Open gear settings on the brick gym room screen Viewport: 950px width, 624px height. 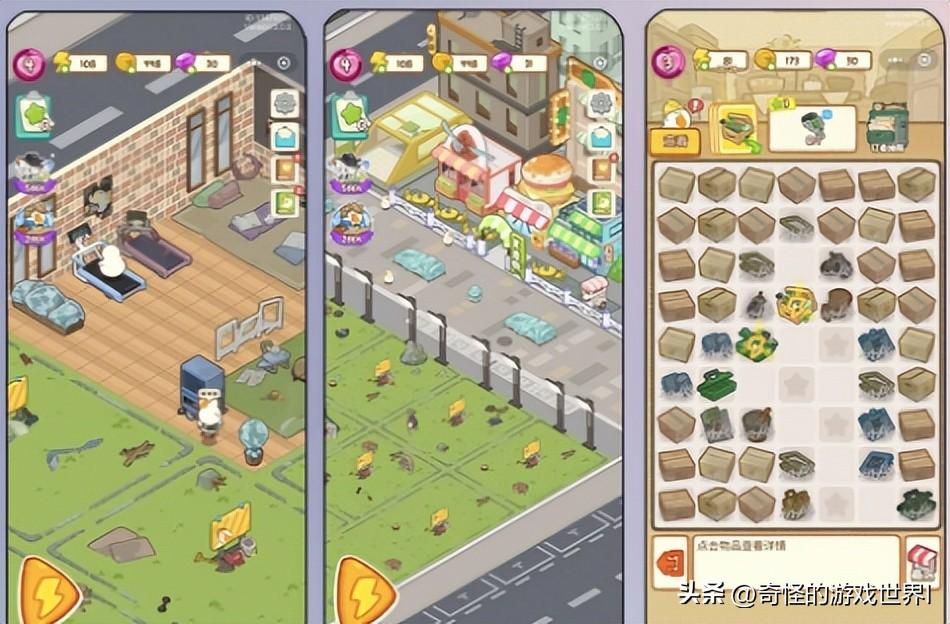pyautogui.click(x=285, y=102)
